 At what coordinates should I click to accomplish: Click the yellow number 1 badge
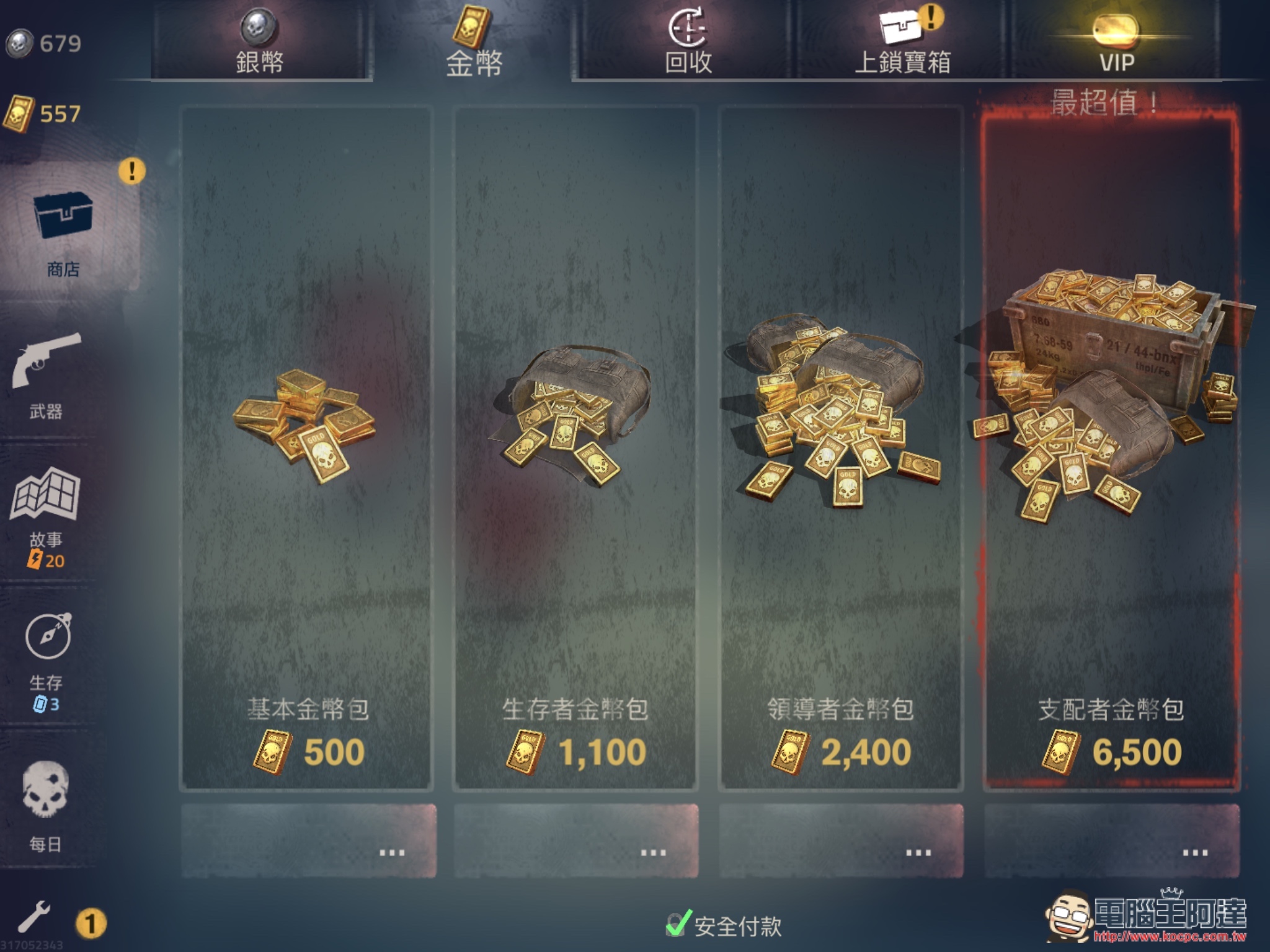91,923
